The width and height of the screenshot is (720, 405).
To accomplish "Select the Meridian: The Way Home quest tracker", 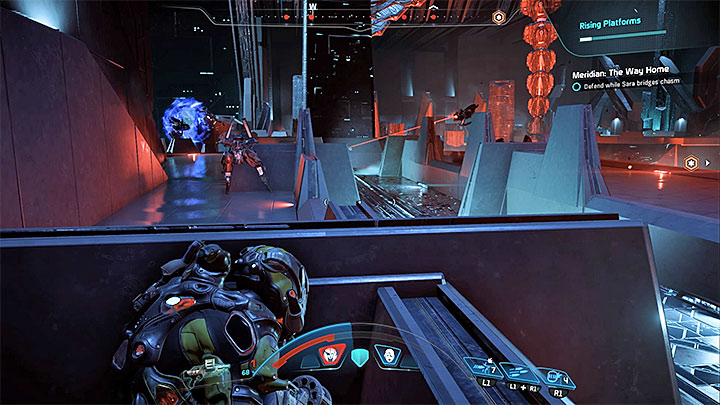I will (632, 74).
